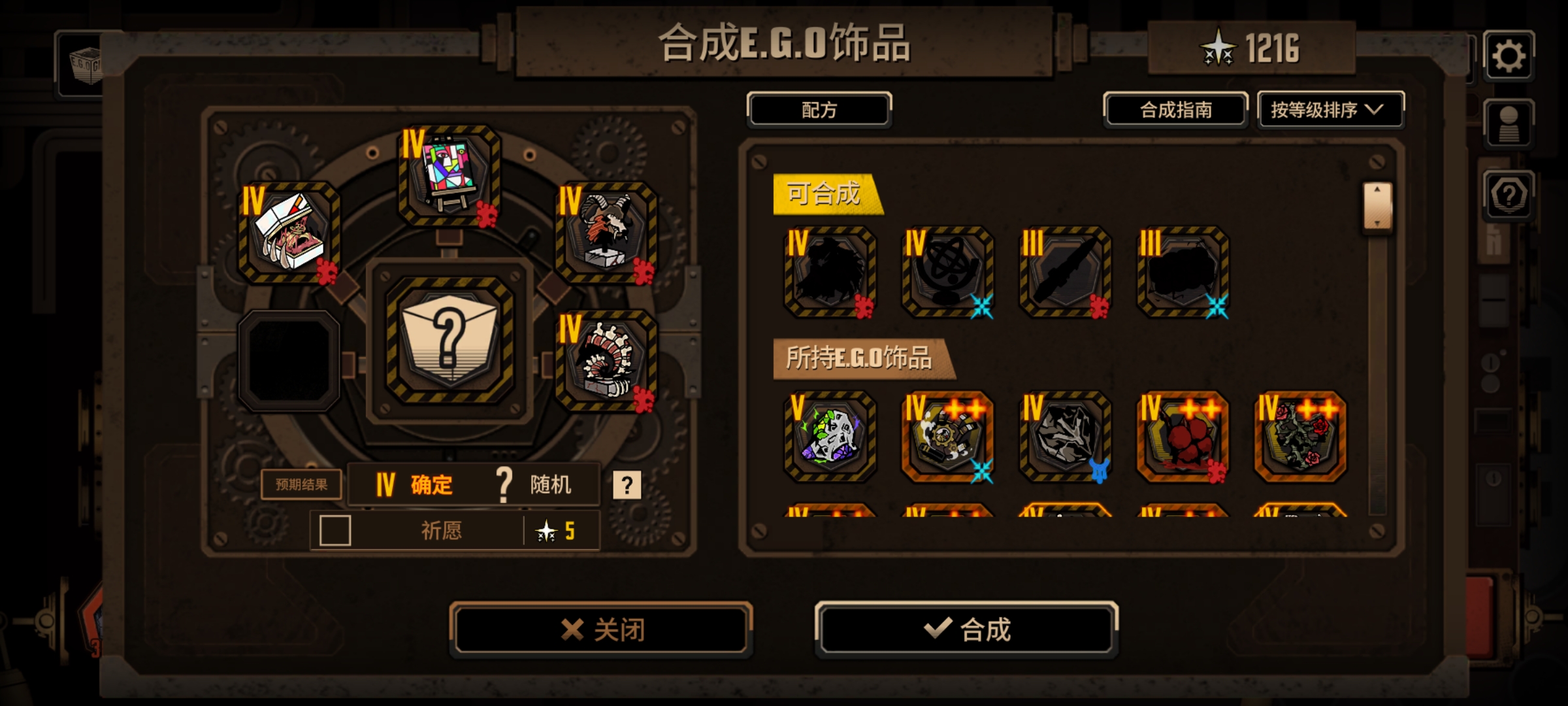Open the white ? hint button beside 随机
1568x706 pixels.
point(627,485)
